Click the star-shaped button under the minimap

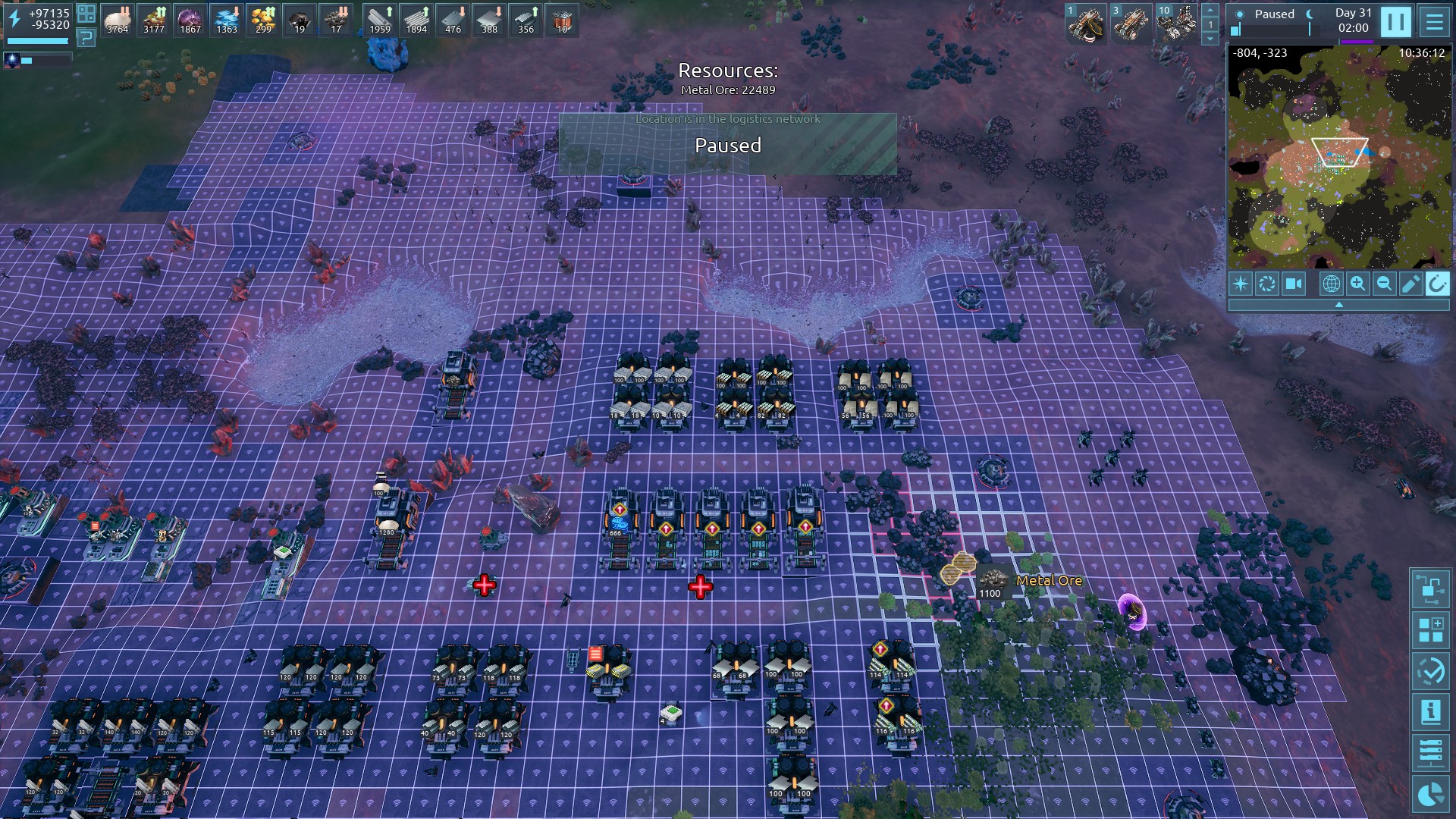(x=1241, y=284)
